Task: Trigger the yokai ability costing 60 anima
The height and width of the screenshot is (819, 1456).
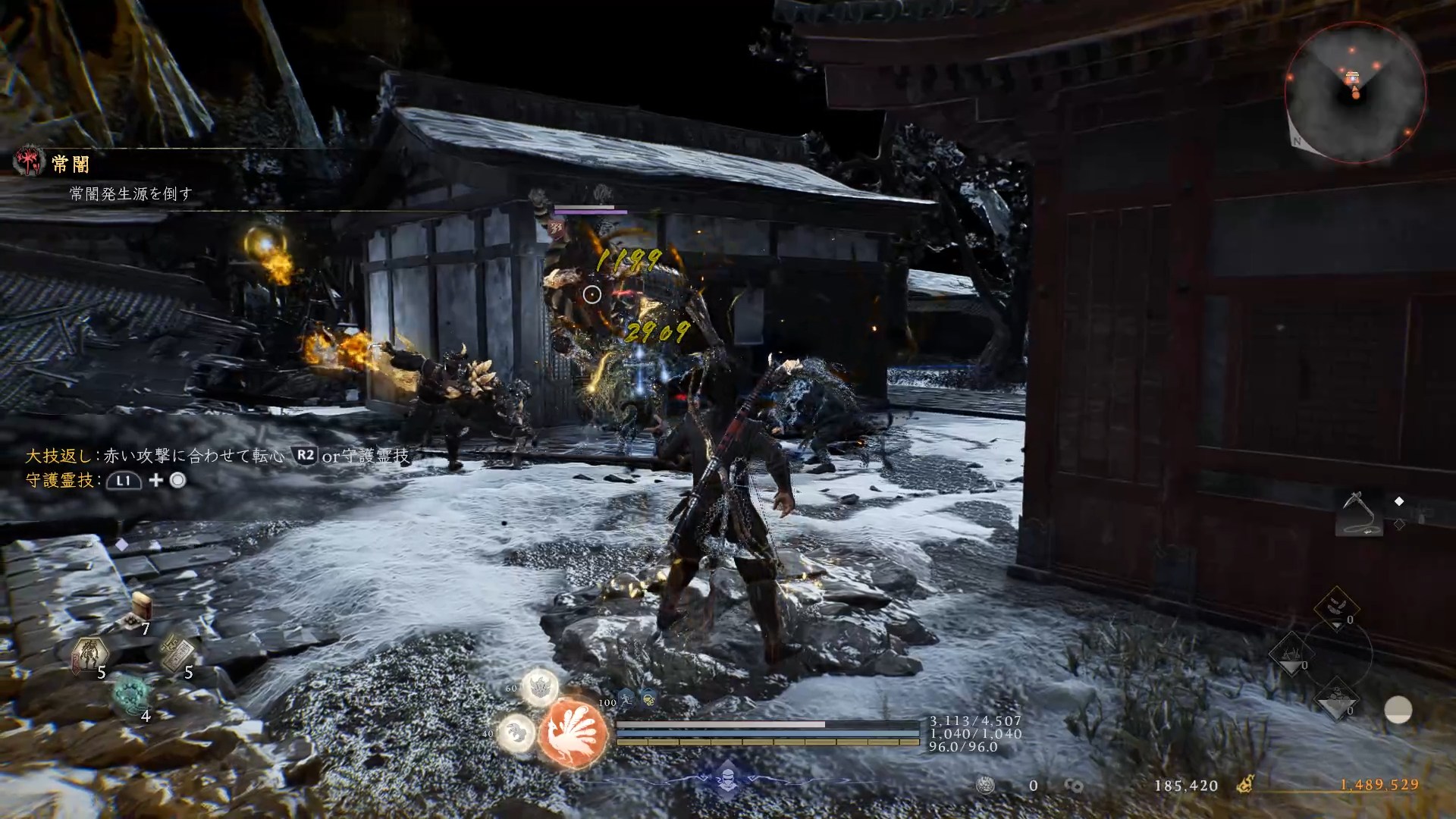Action: (540, 687)
